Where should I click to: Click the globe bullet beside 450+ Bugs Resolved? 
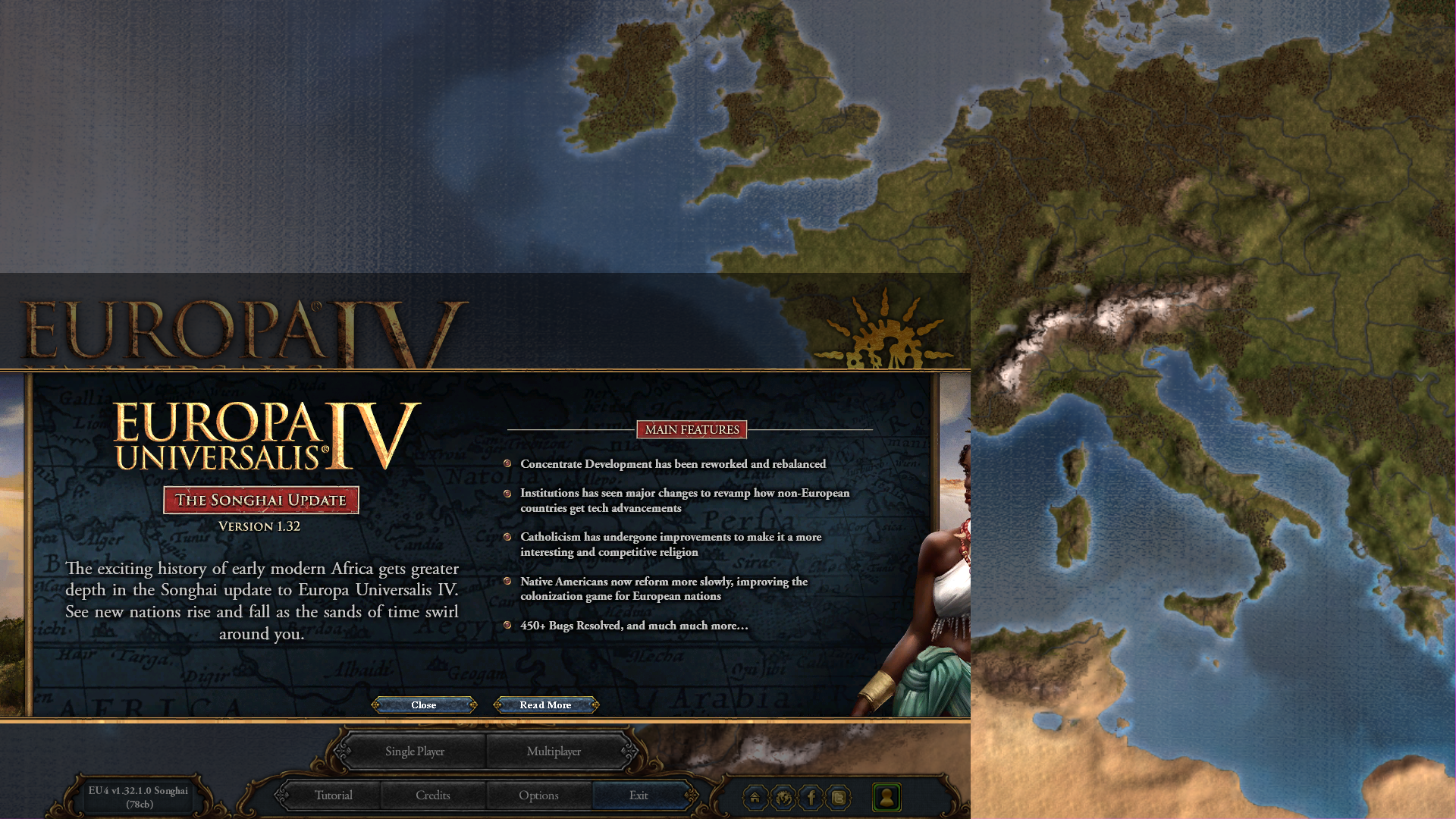click(x=508, y=626)
